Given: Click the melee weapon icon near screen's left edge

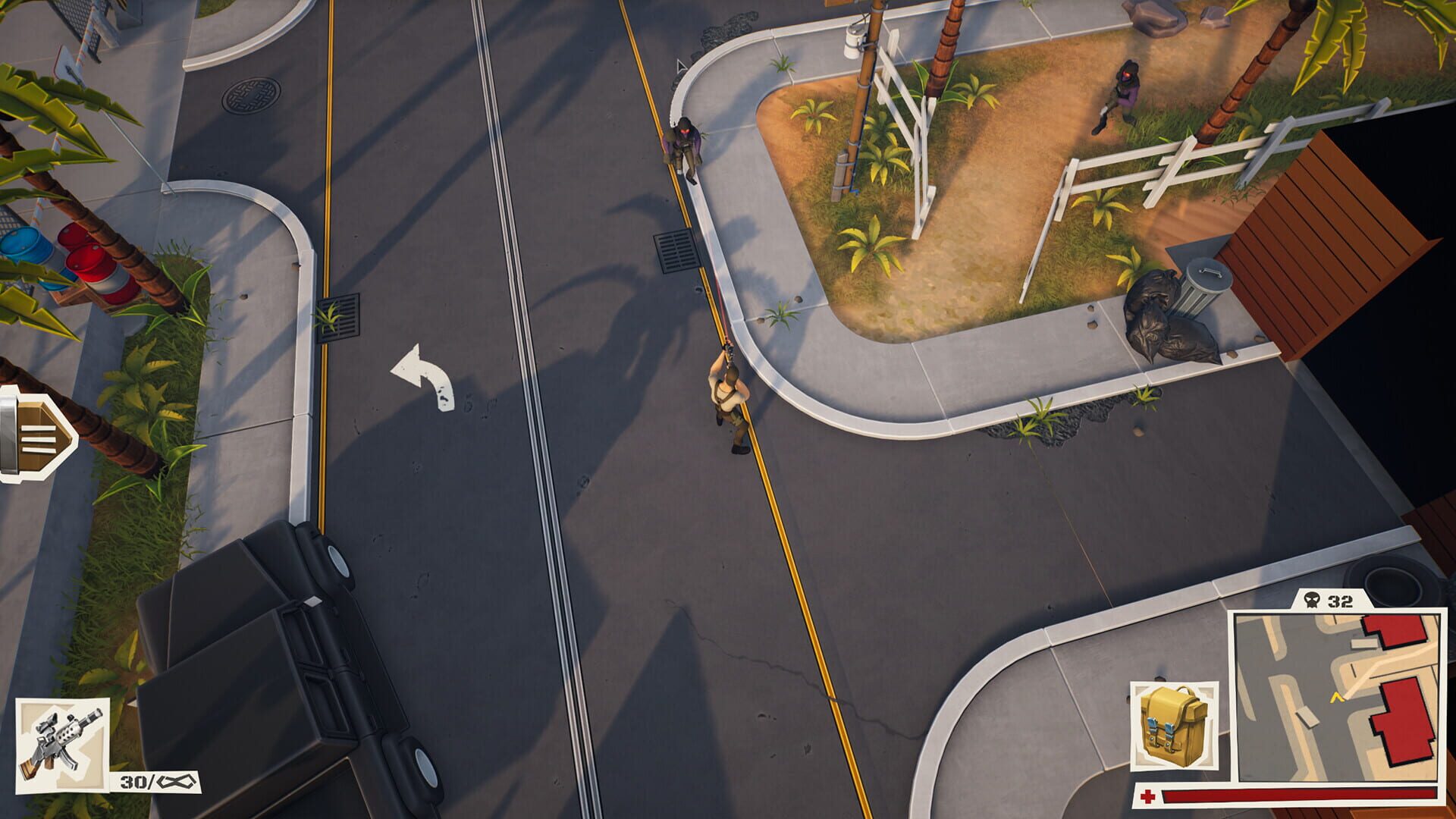Looking at the screenshot, I should coord(30,436).
